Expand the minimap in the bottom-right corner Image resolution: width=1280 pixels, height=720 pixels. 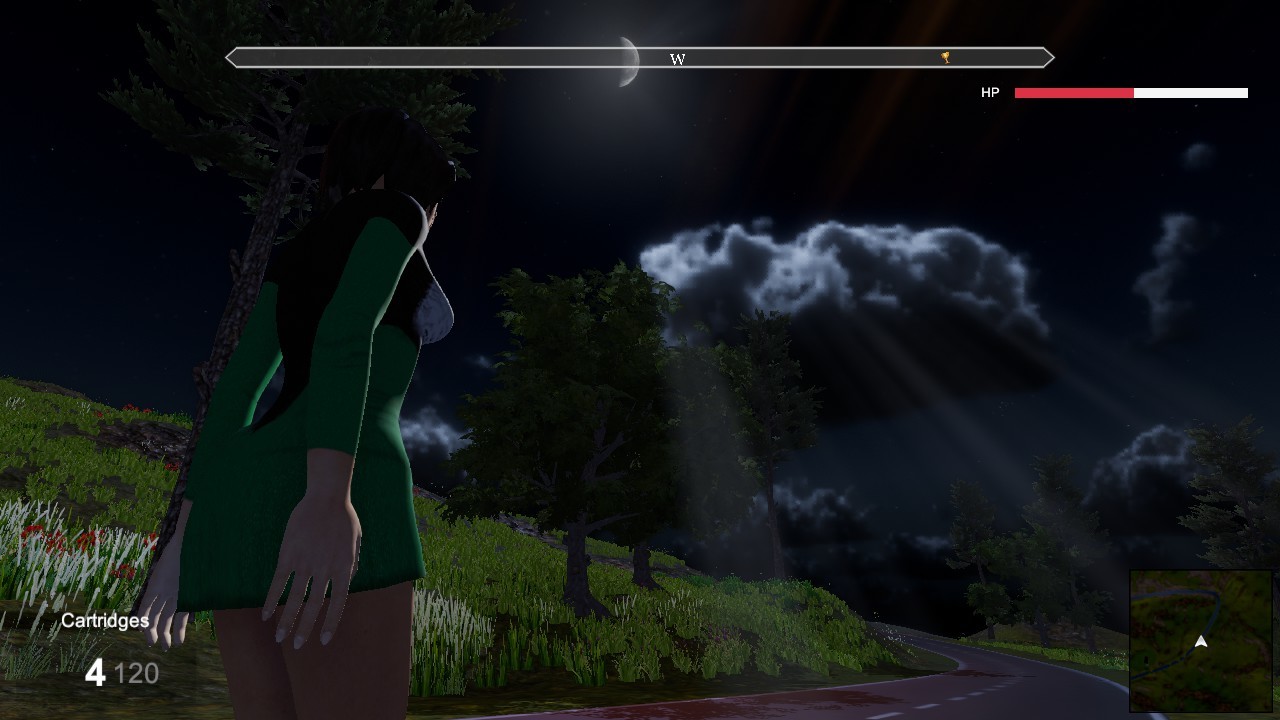point(1200,640)
